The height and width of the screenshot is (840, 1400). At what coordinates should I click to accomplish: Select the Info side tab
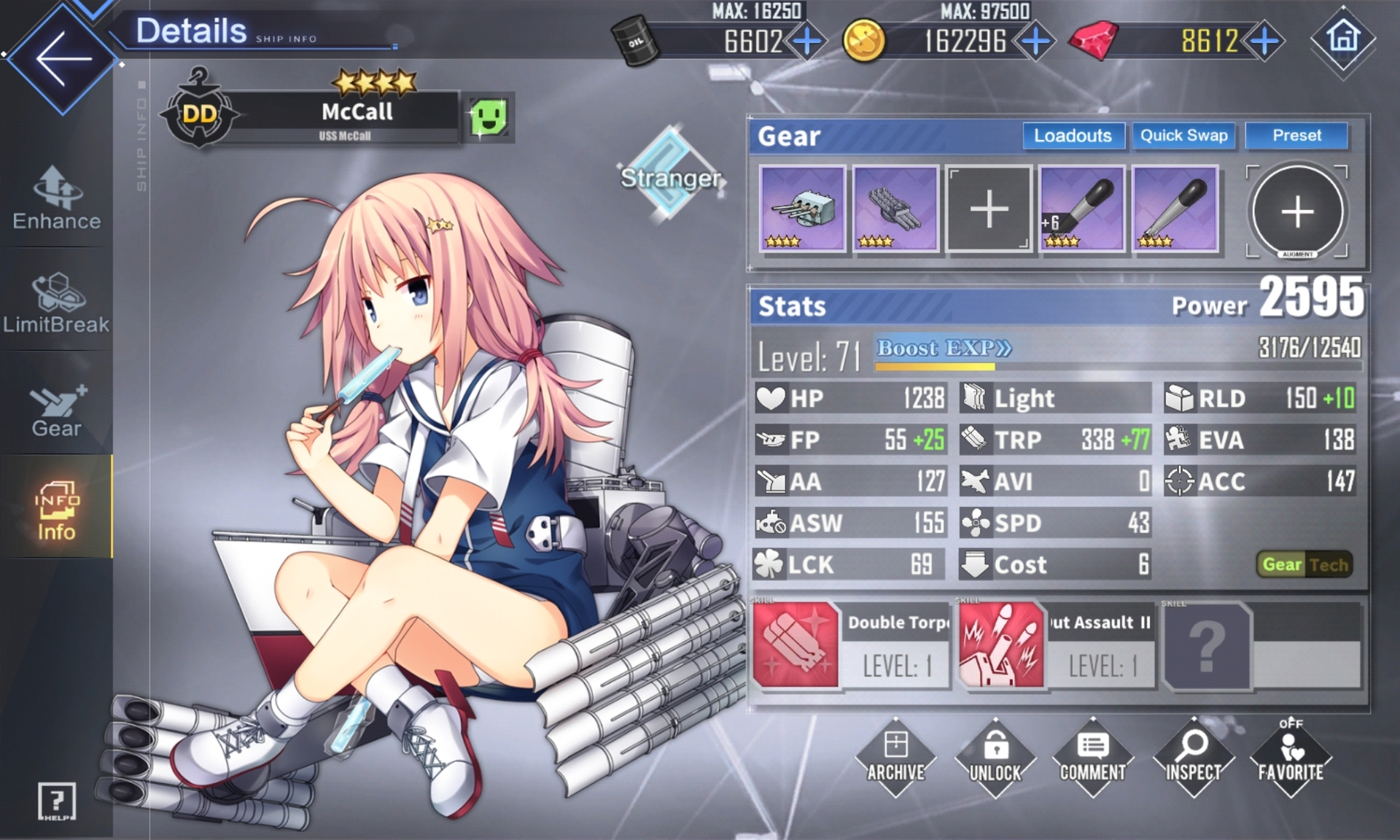pos(56,510)
